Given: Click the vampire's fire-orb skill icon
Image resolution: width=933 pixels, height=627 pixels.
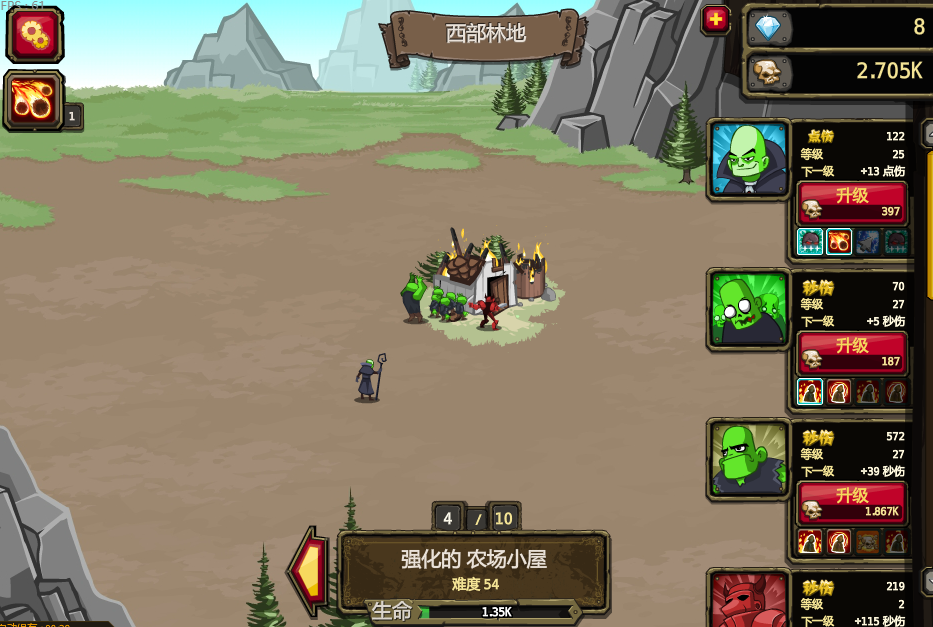Looking at the screenshot, I should [x=839, y=242].
